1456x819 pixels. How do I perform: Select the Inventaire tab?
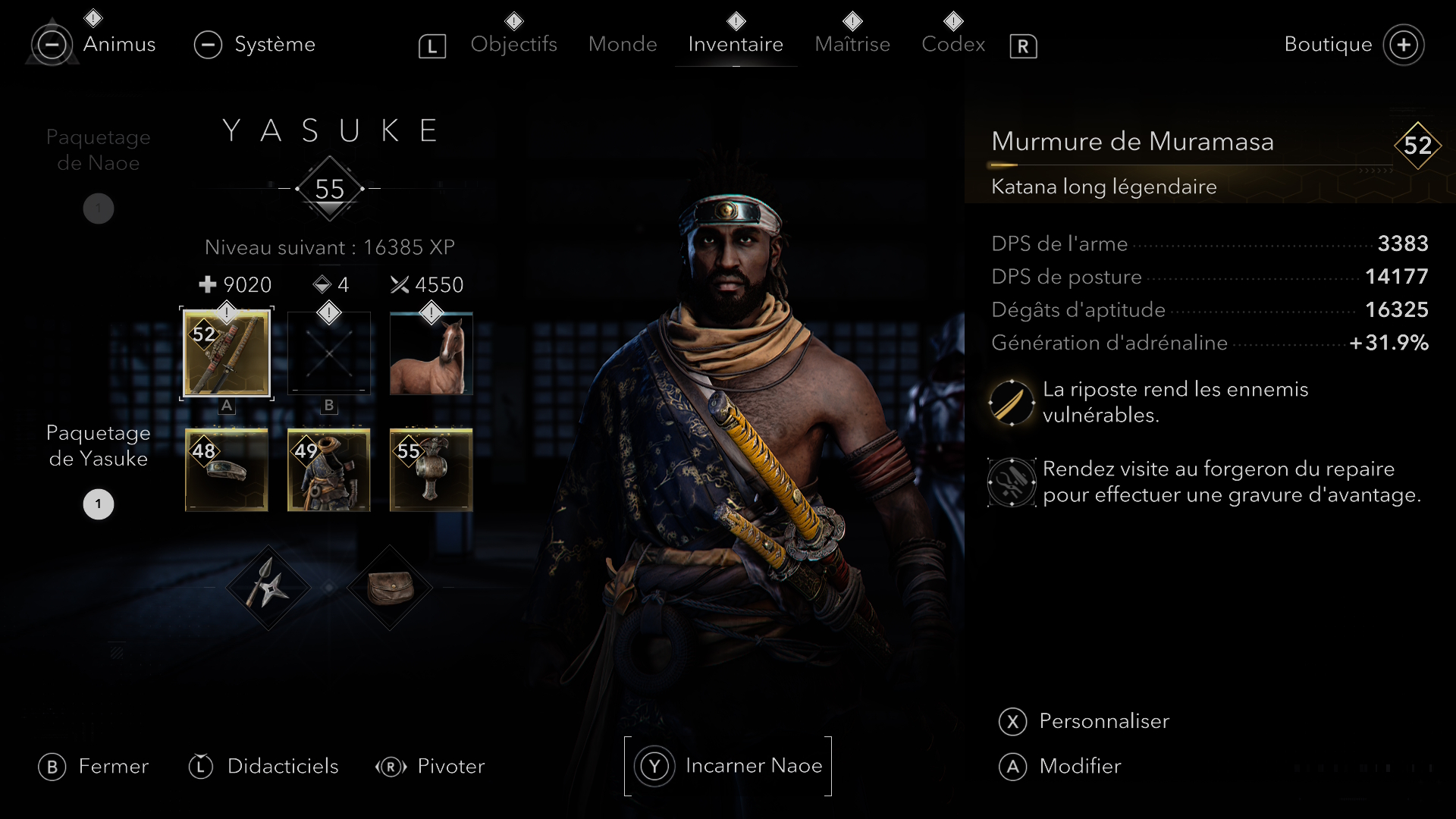click(x=736, y=44)
